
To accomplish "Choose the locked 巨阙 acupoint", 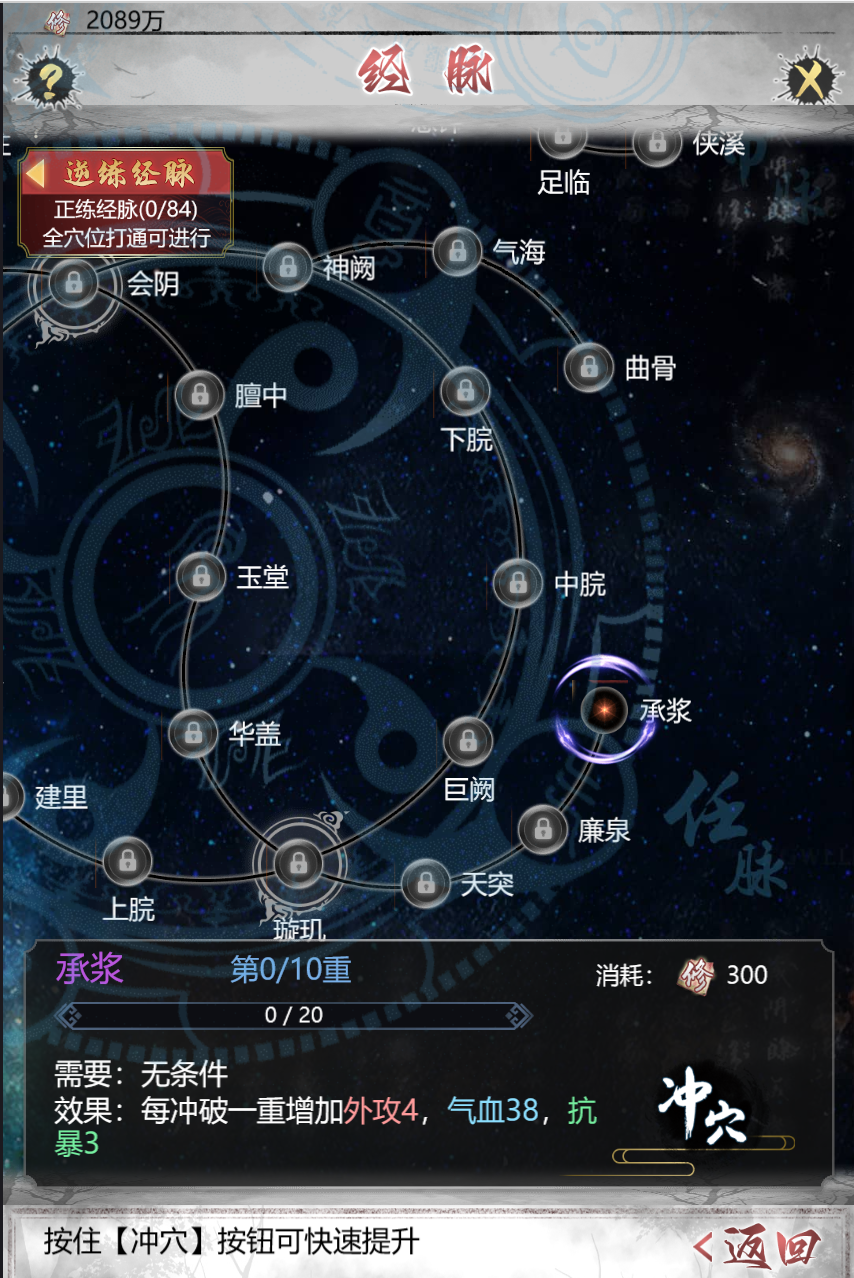I will [x=467, y=742].
